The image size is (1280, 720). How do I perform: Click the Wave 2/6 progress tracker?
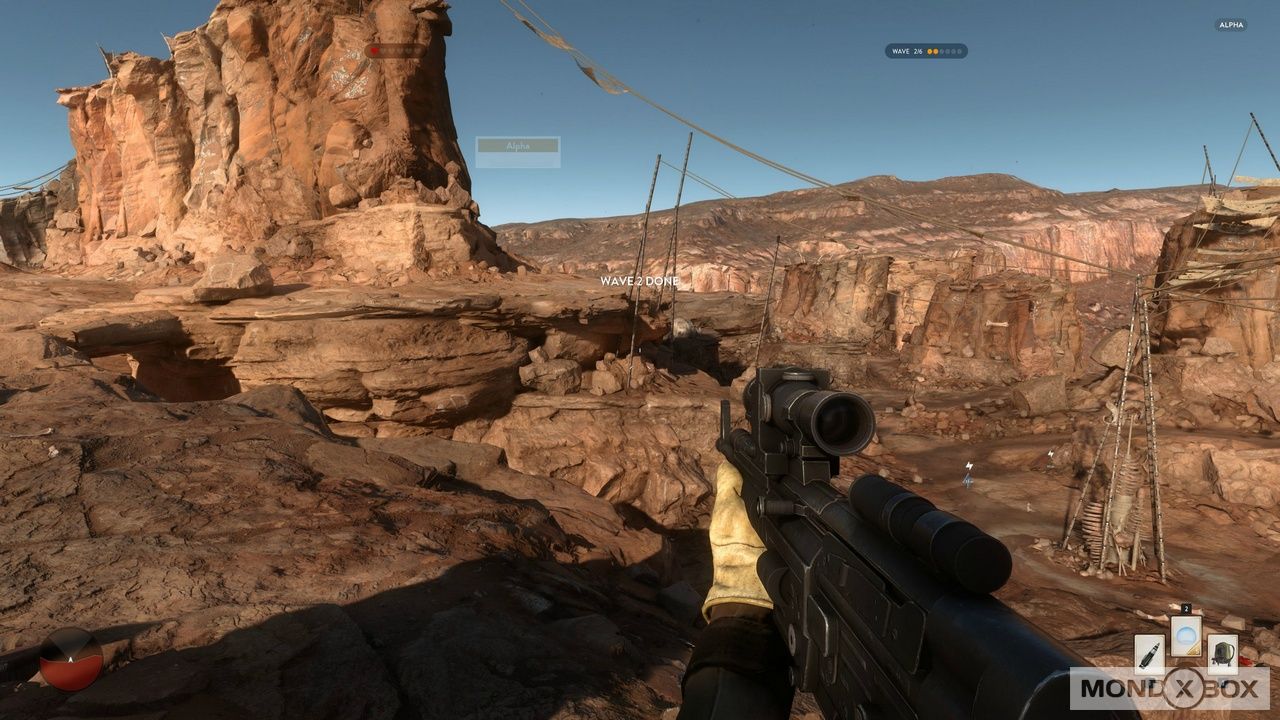[x=926, y=51]
